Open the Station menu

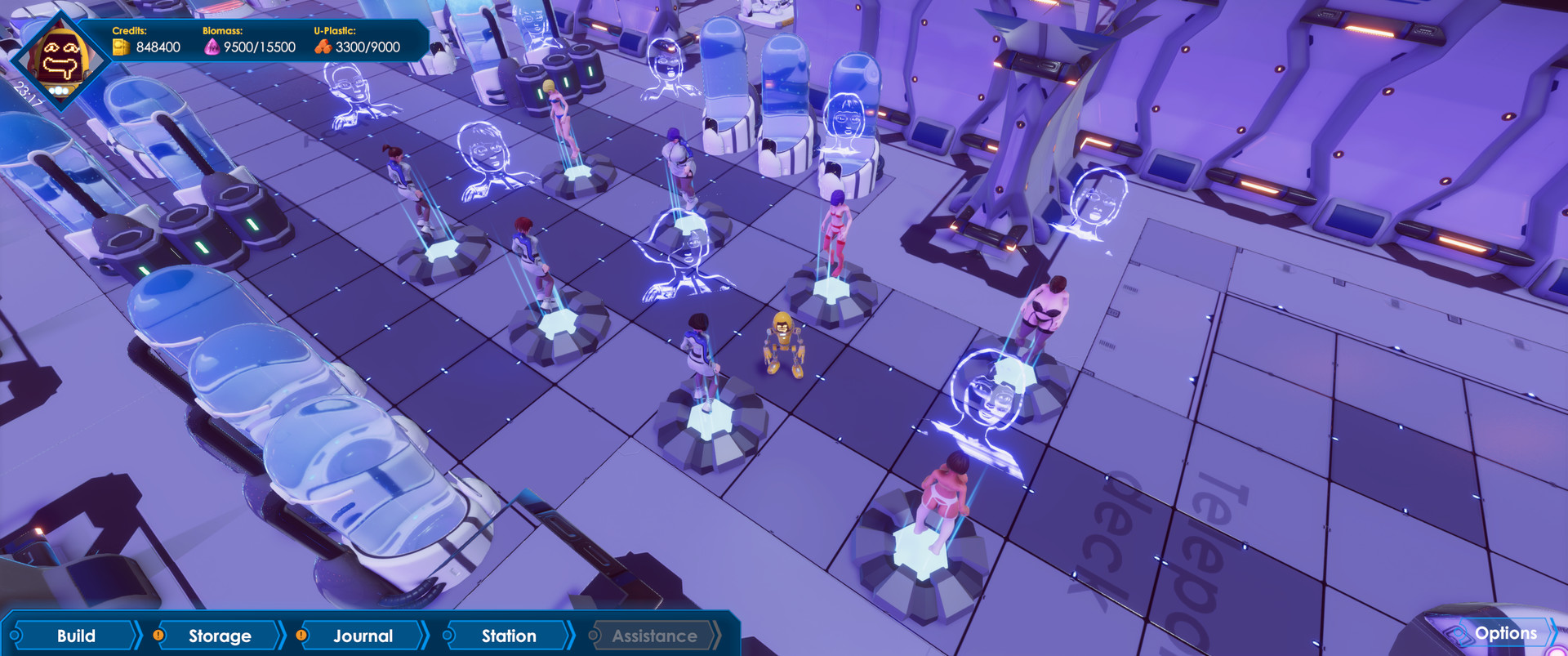(x=509, y=633)
